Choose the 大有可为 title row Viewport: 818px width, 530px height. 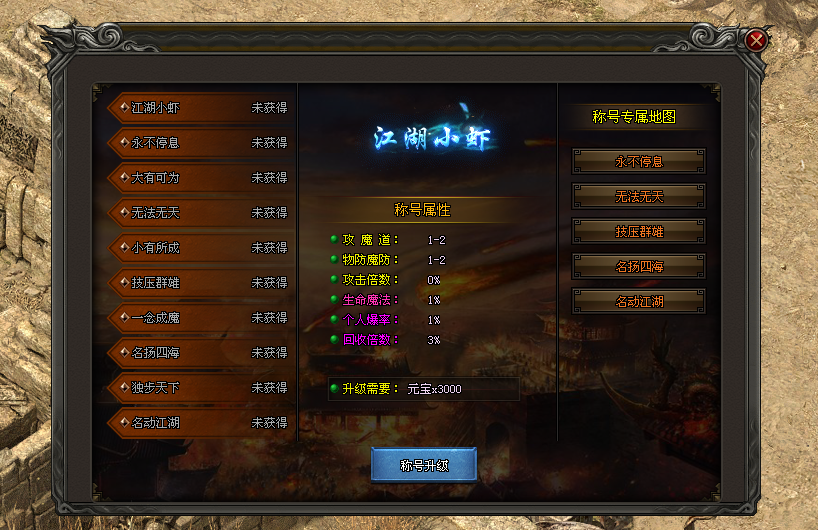[198, 178]
